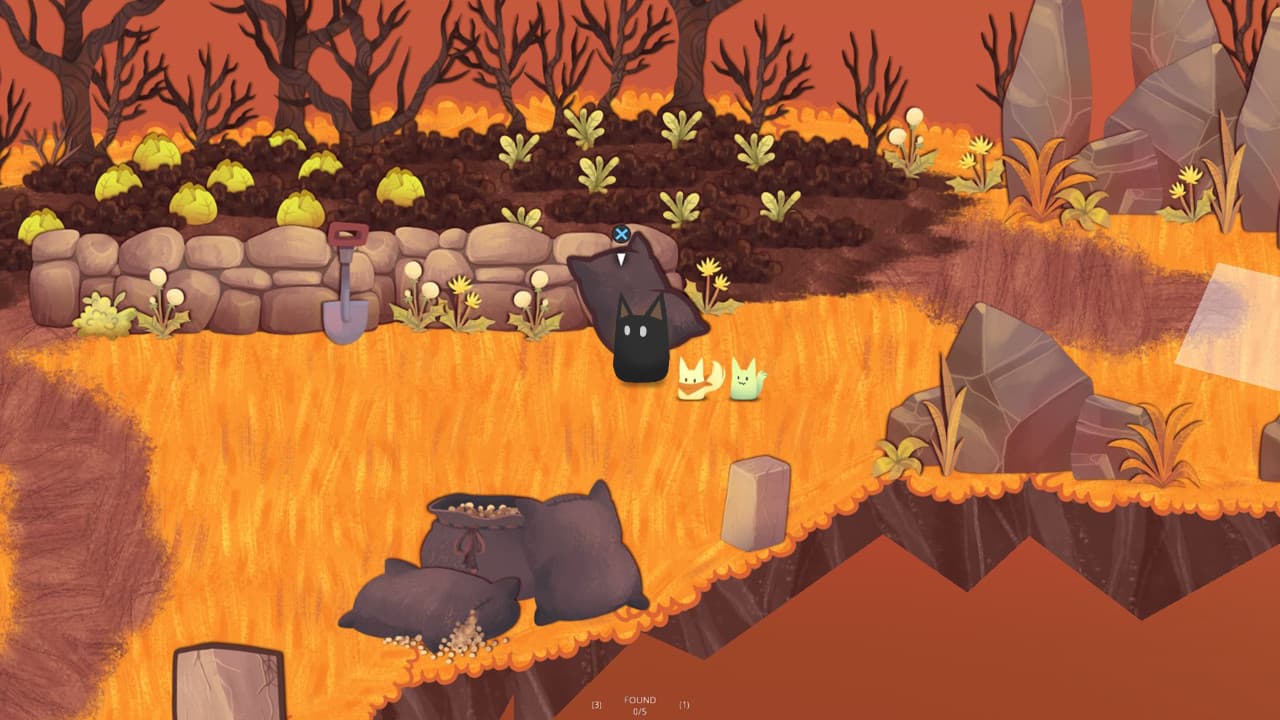
Task: Click the (3) indicator at the bottom
Action: point(596,703)
